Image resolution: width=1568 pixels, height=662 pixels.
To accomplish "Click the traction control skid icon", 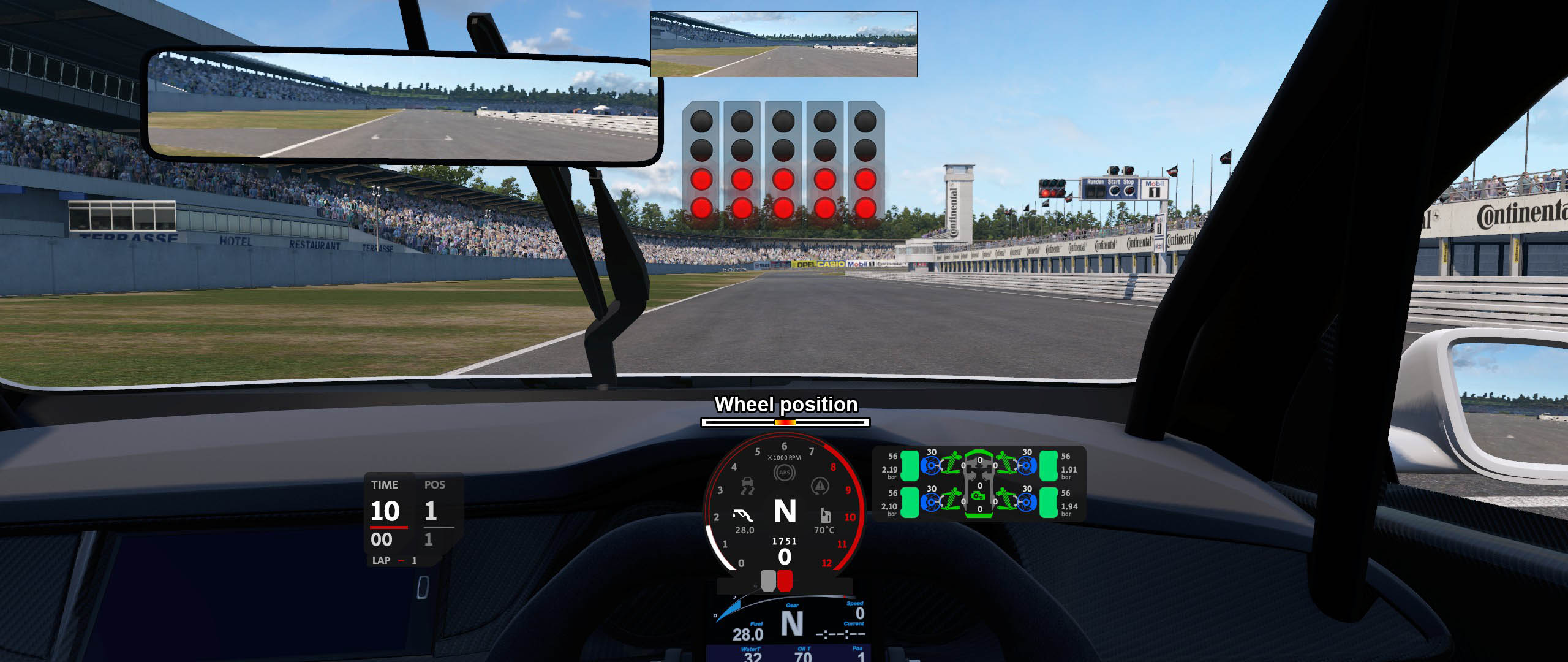I will (747, 486).
